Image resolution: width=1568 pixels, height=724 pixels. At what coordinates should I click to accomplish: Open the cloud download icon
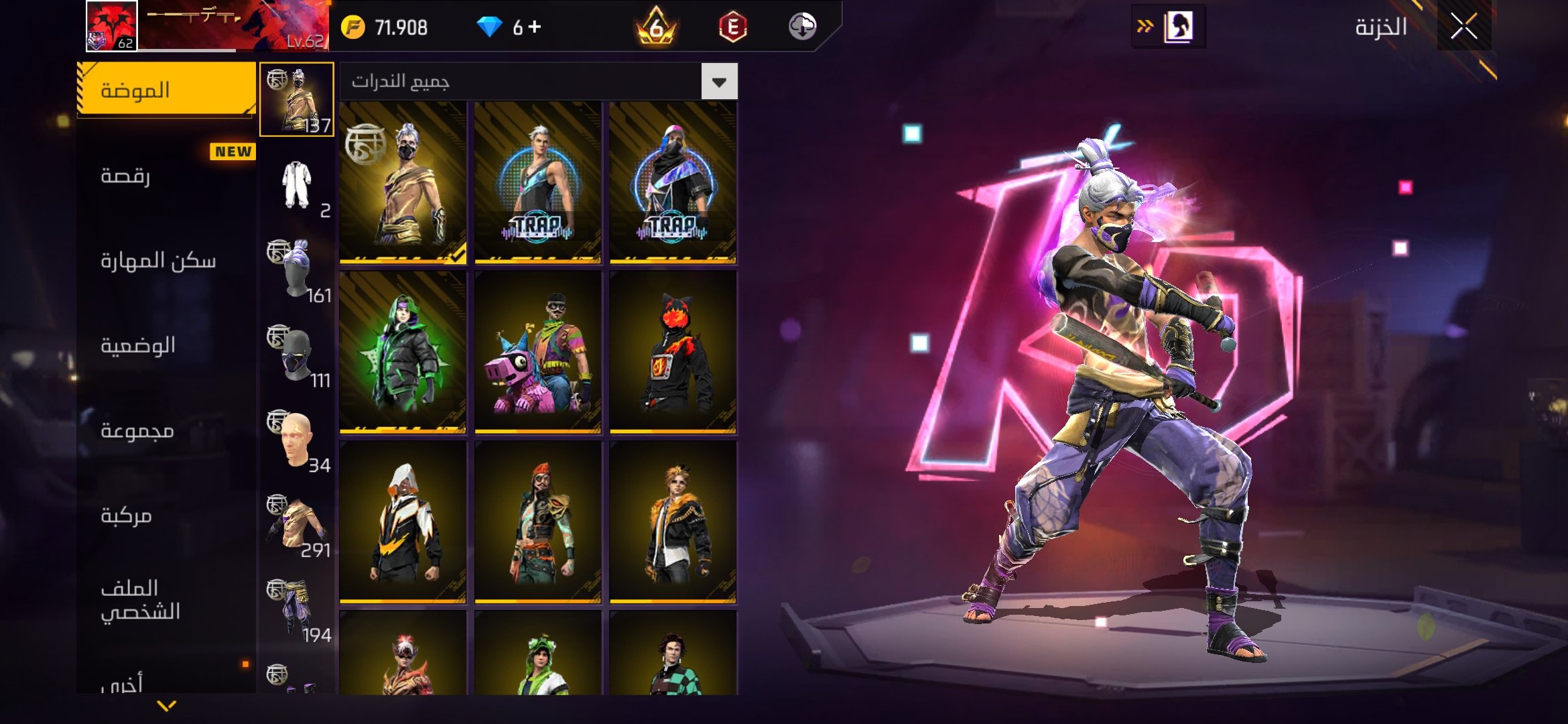[802, 27]
